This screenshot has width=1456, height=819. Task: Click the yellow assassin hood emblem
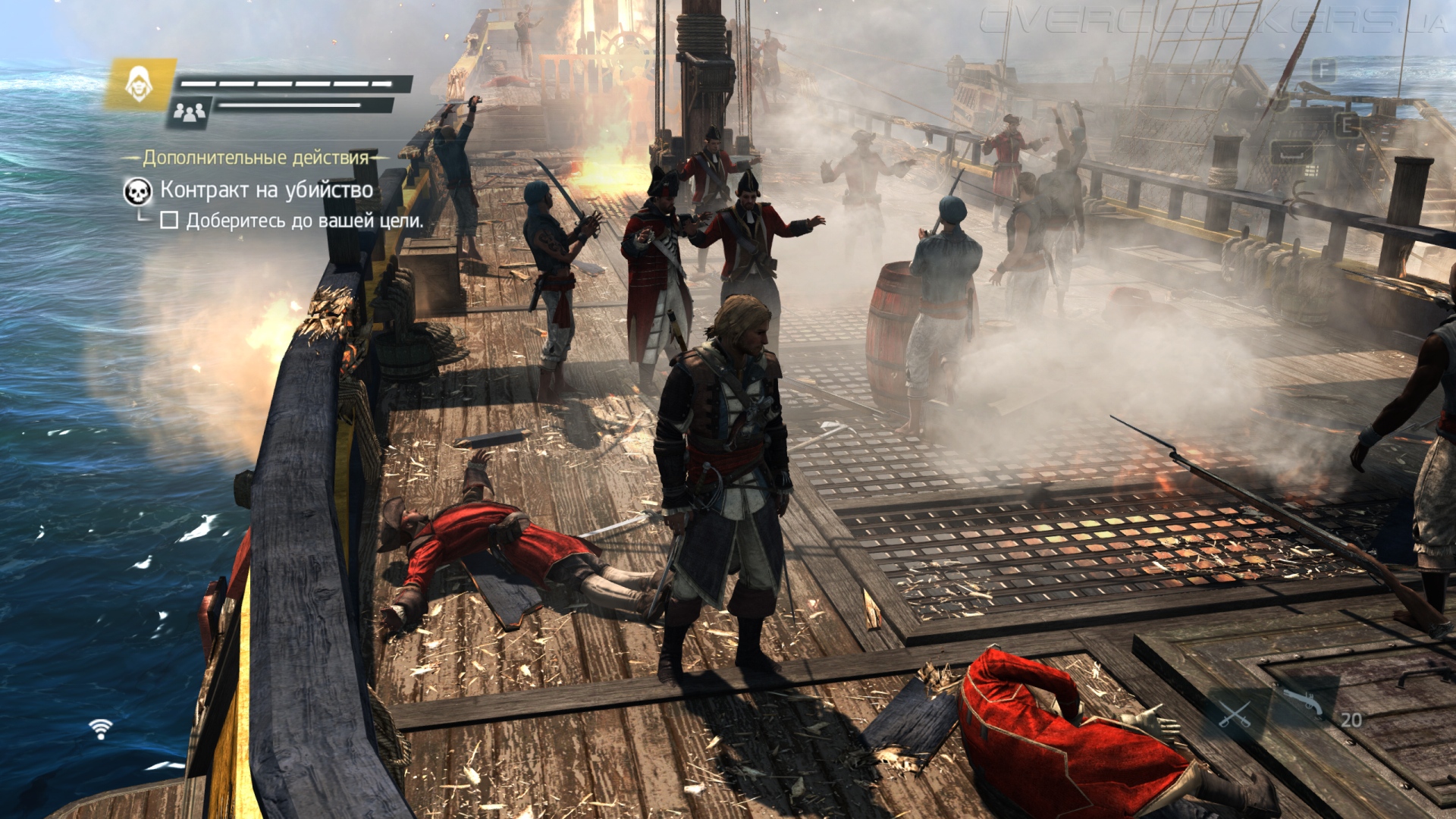point(139,83)
